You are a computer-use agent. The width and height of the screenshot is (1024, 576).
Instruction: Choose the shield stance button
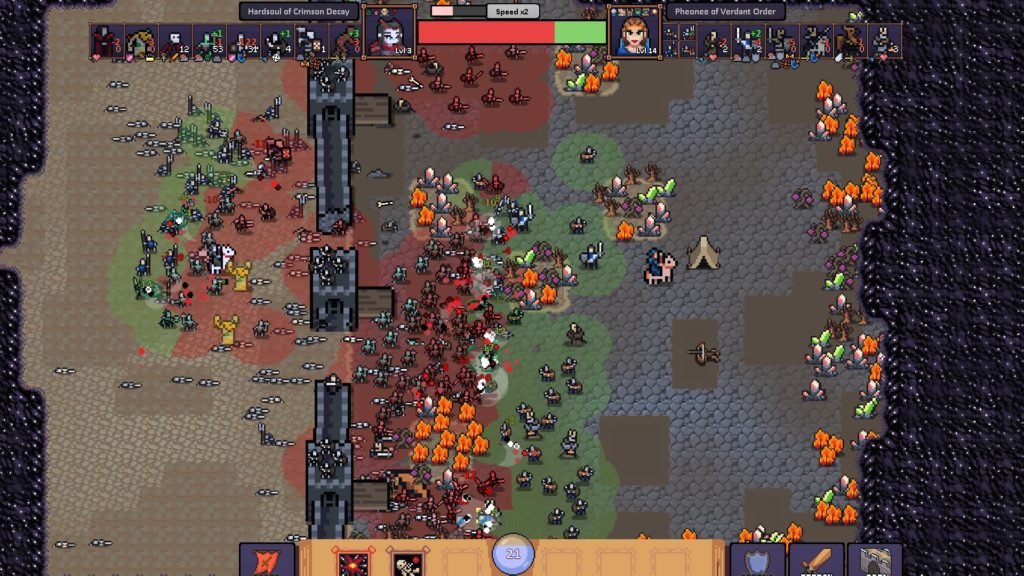[757, 561]
